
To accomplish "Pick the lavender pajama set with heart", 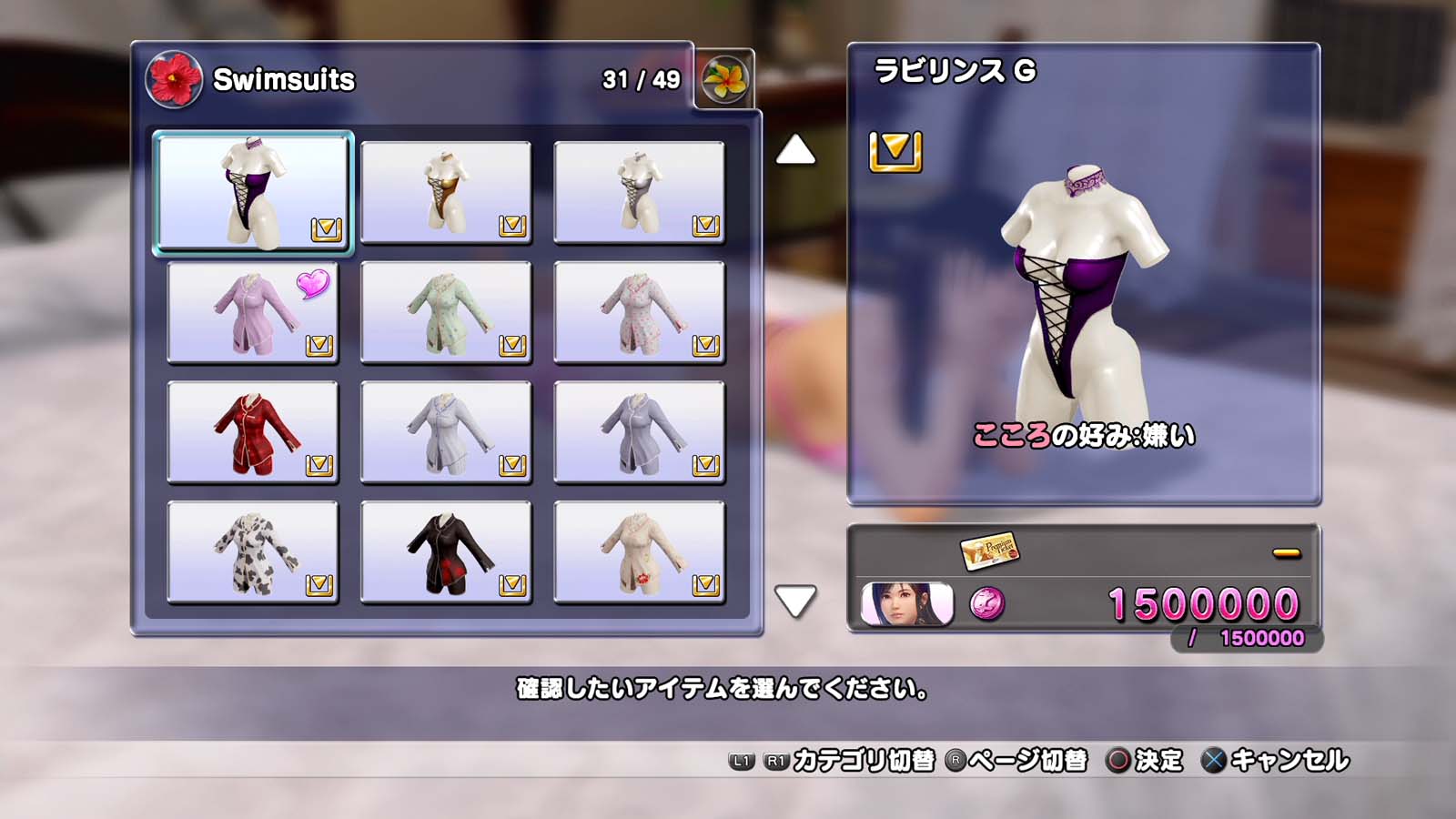I will coord(253,312).
